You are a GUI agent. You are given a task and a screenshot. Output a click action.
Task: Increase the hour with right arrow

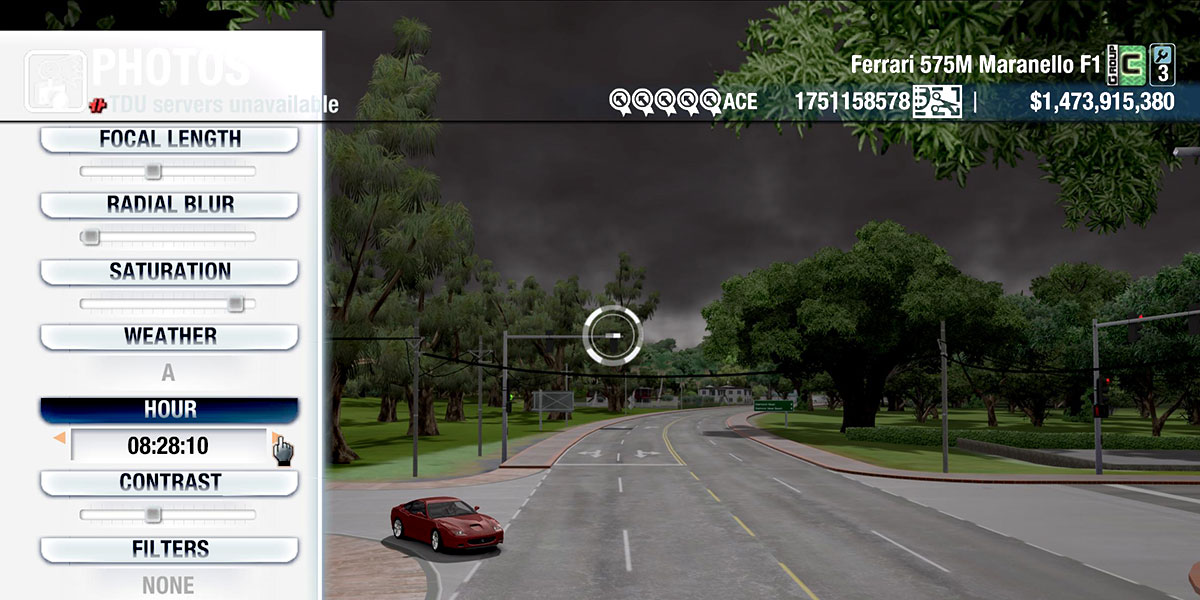tap(275, 437)
